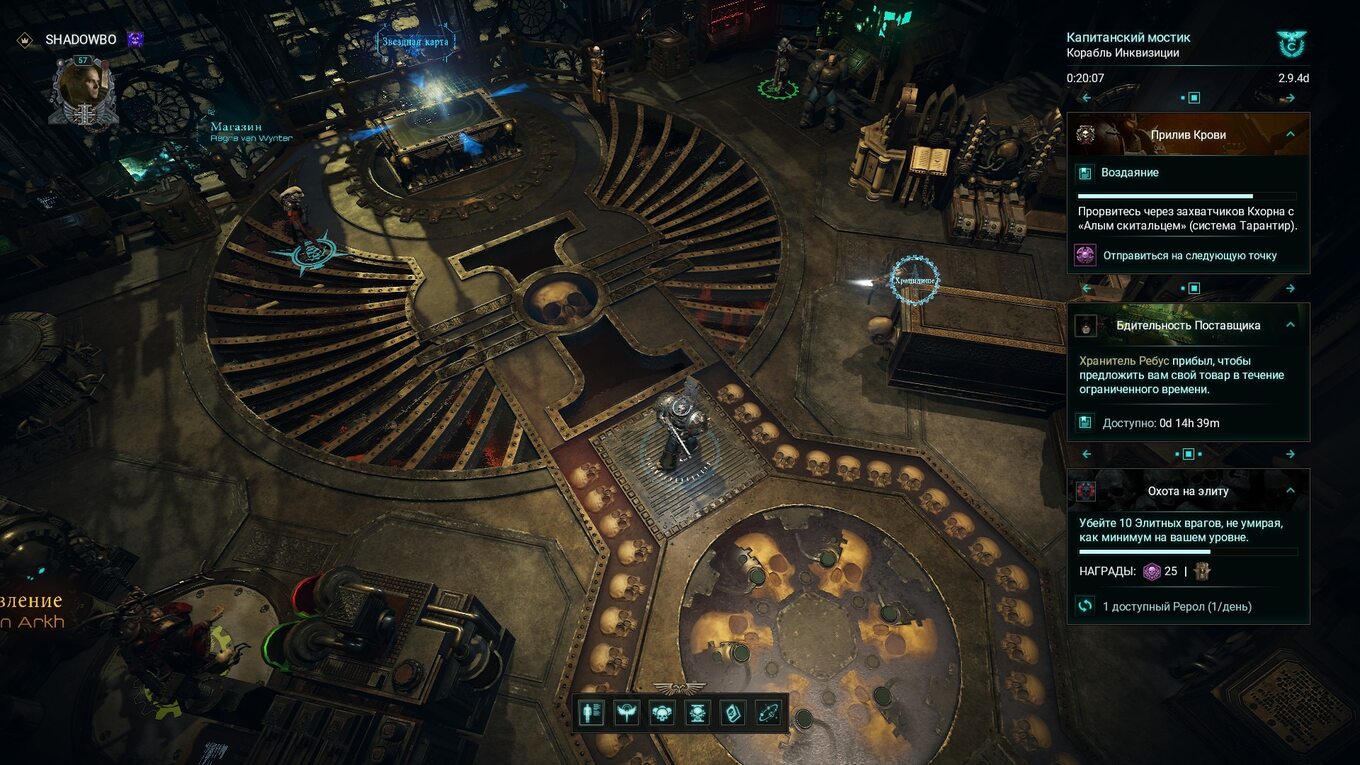
Task: Click the Хранилище circular marker
Action: tap(914, 279)
